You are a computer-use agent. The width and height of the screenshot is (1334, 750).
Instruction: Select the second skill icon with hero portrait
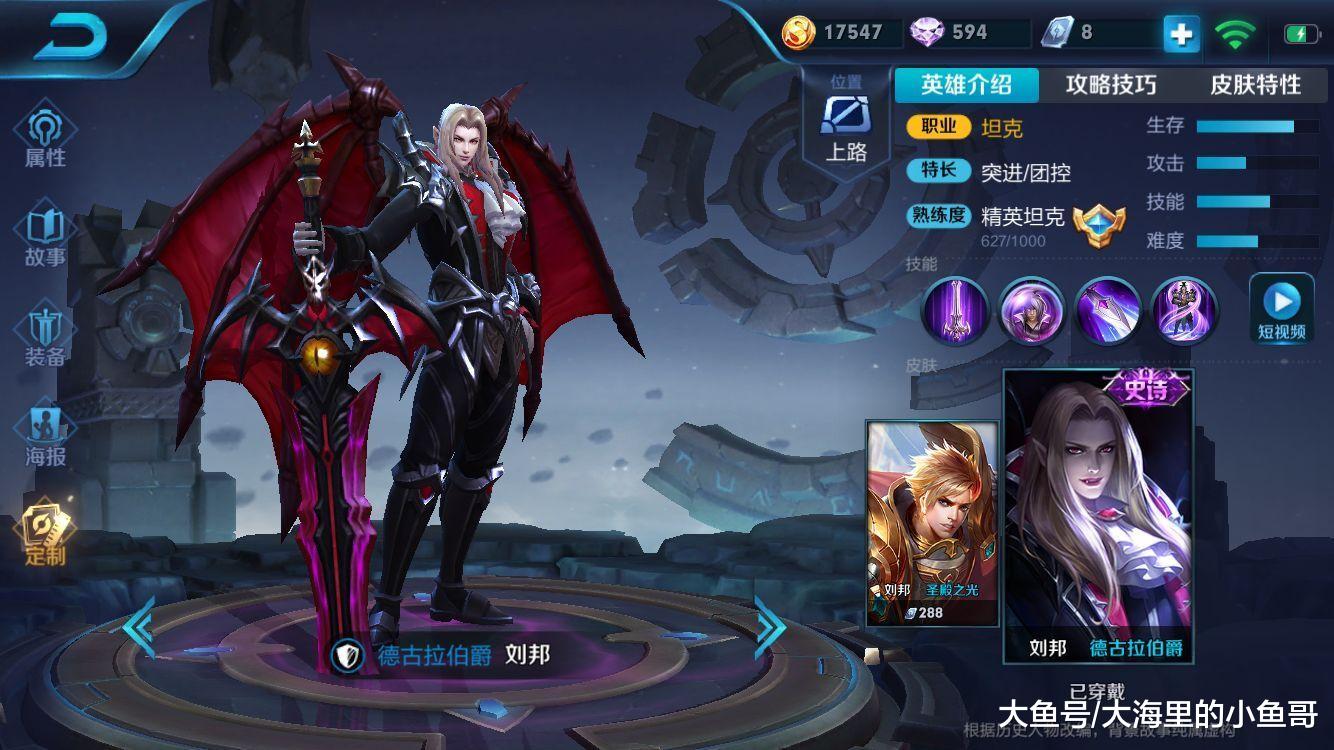1032,310
